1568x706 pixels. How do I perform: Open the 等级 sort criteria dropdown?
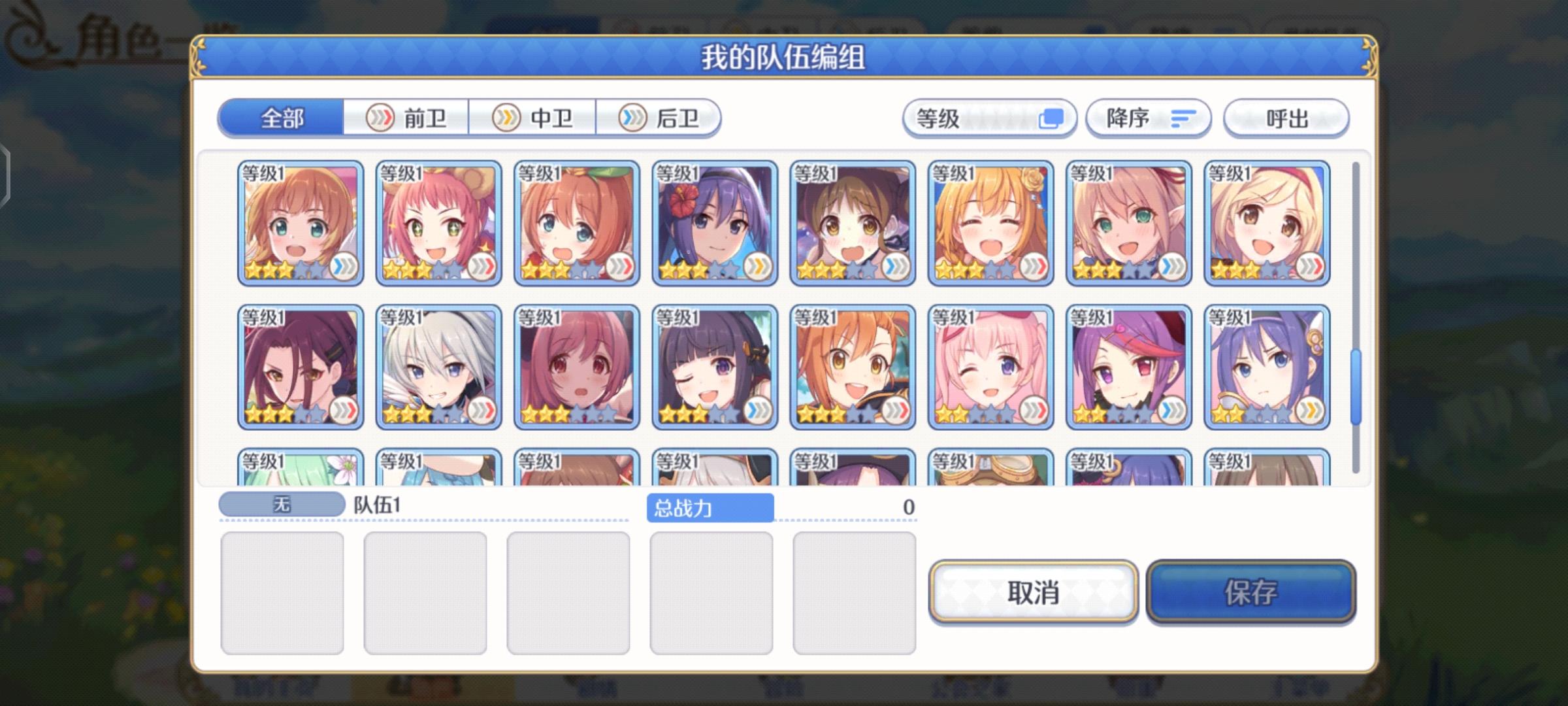click(990, 118)
